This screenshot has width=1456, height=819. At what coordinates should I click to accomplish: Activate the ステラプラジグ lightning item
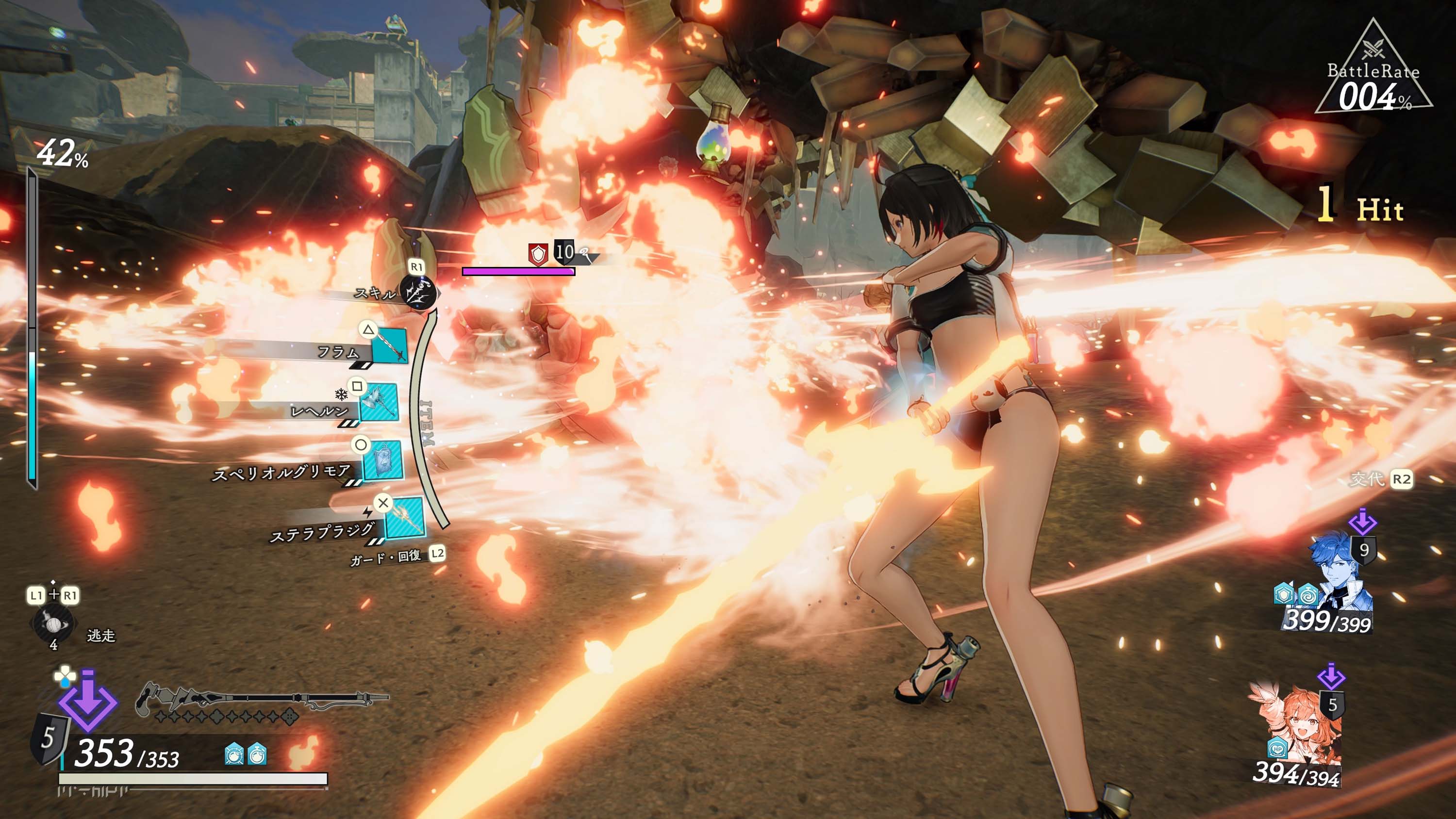pos(405,518)
